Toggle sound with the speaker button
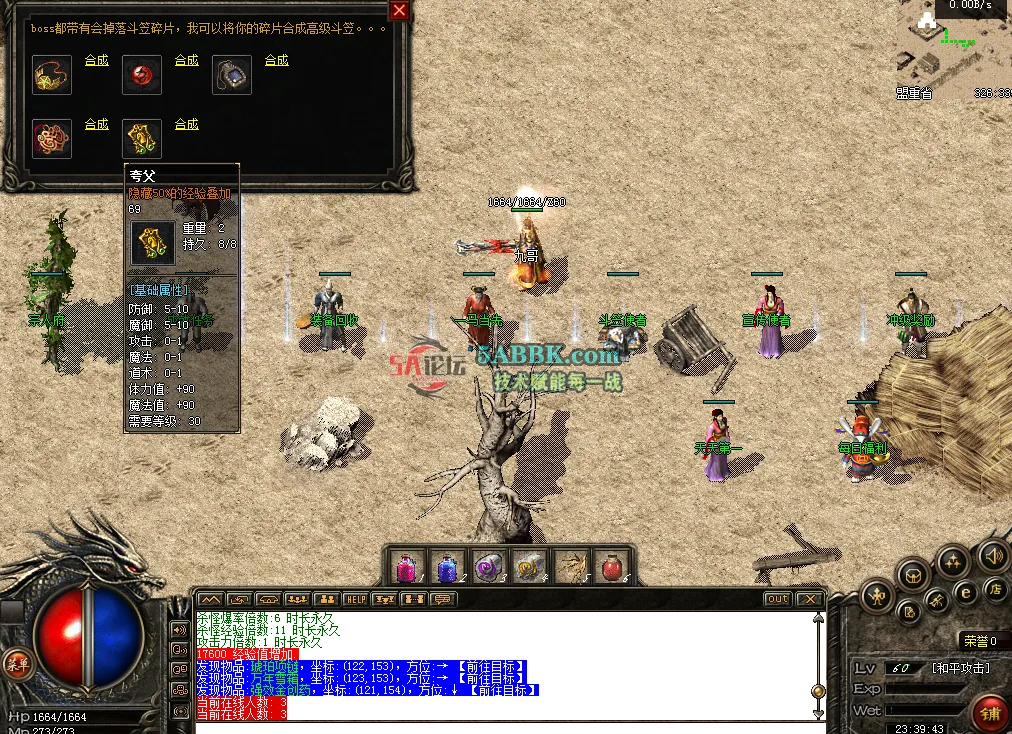This screenshot has height=734, width=1012. 993,556
